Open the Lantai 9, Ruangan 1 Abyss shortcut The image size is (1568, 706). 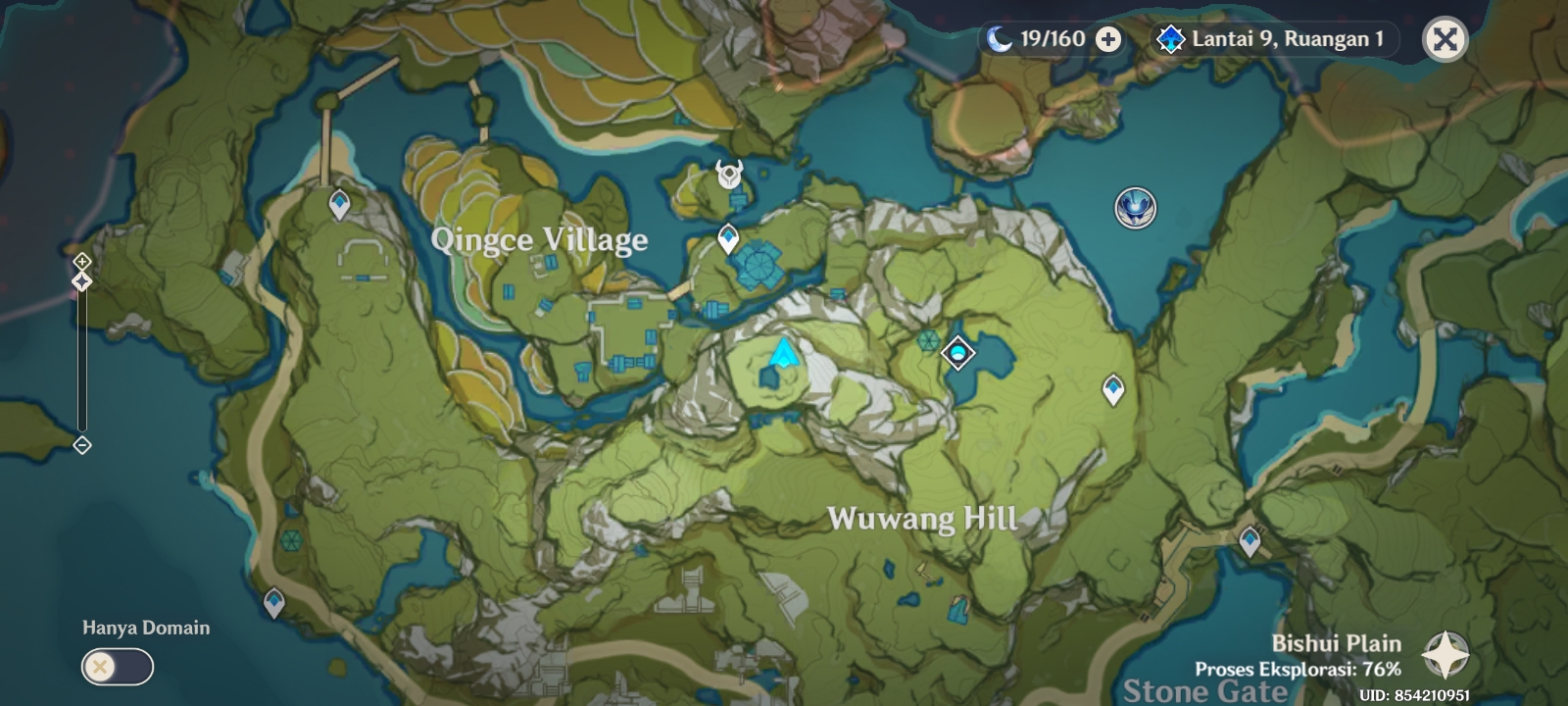click(1274, 39)
